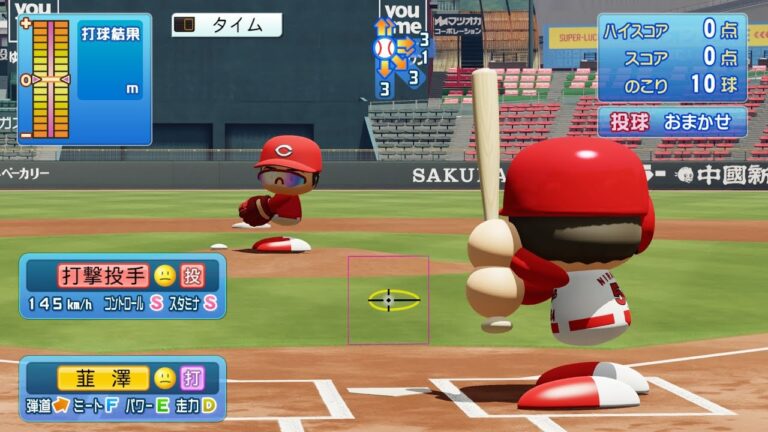The image size is (768, 432).
Task: Select the 韮澤 batter info panel
Action: pos(122,389)
